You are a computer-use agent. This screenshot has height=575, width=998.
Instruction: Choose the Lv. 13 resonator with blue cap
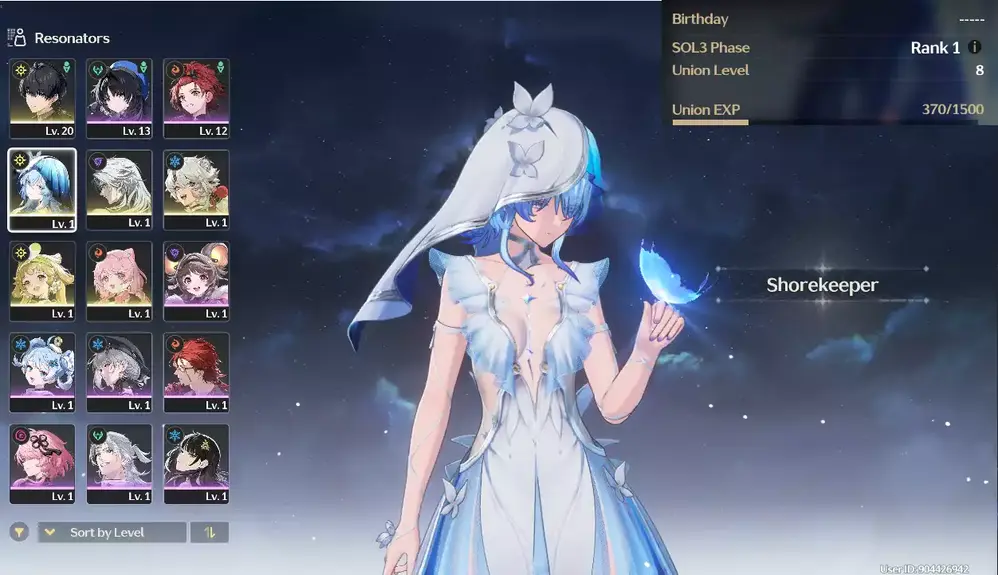click(119, 97)
